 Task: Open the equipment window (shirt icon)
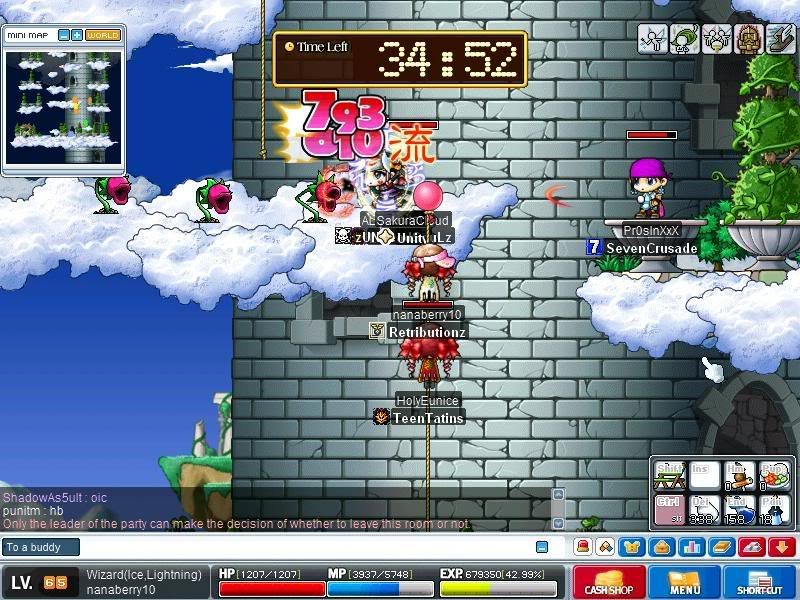(x=631, y=547)
